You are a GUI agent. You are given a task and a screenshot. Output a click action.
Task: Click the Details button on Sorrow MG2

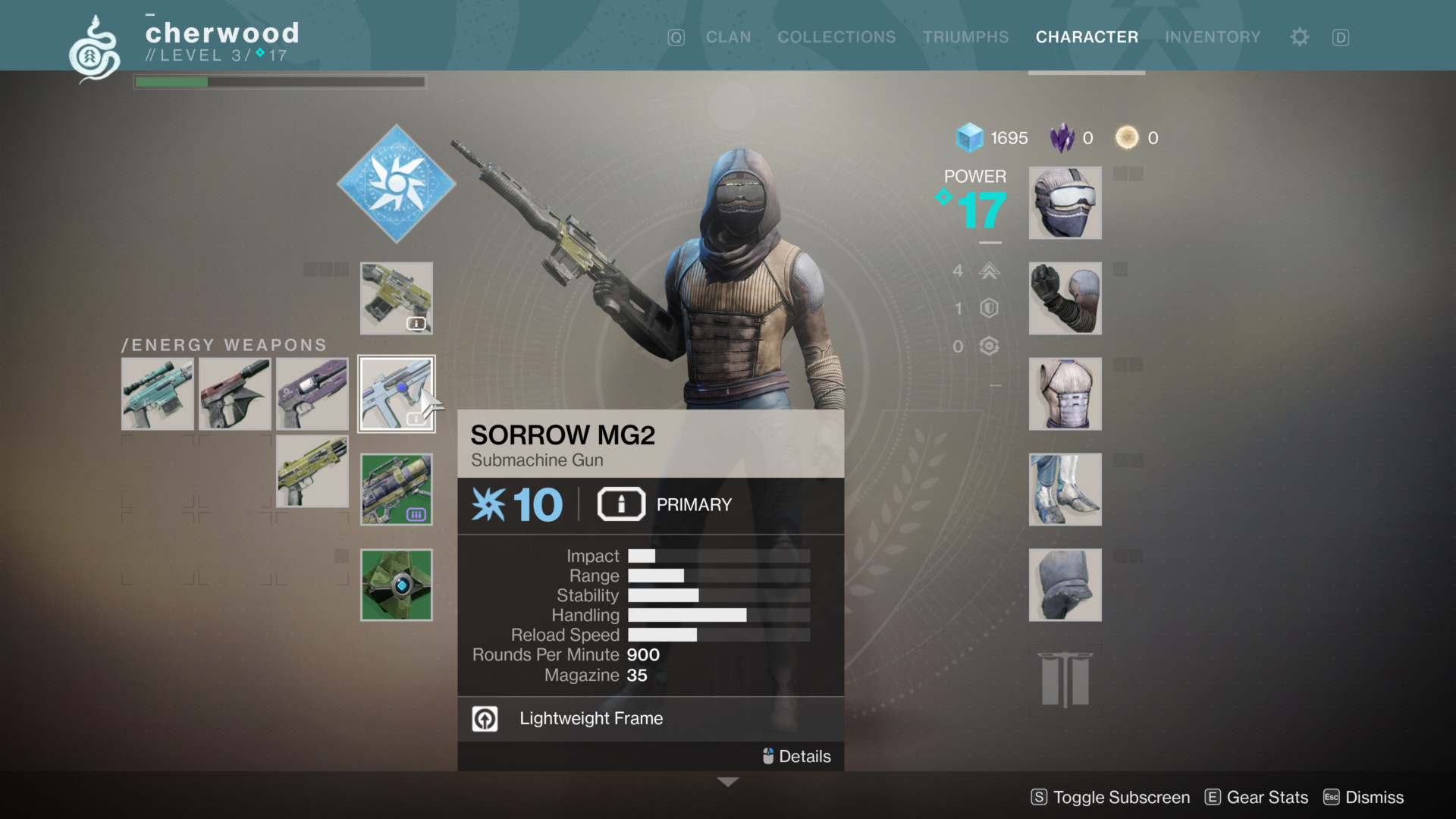tap(796, 756)
